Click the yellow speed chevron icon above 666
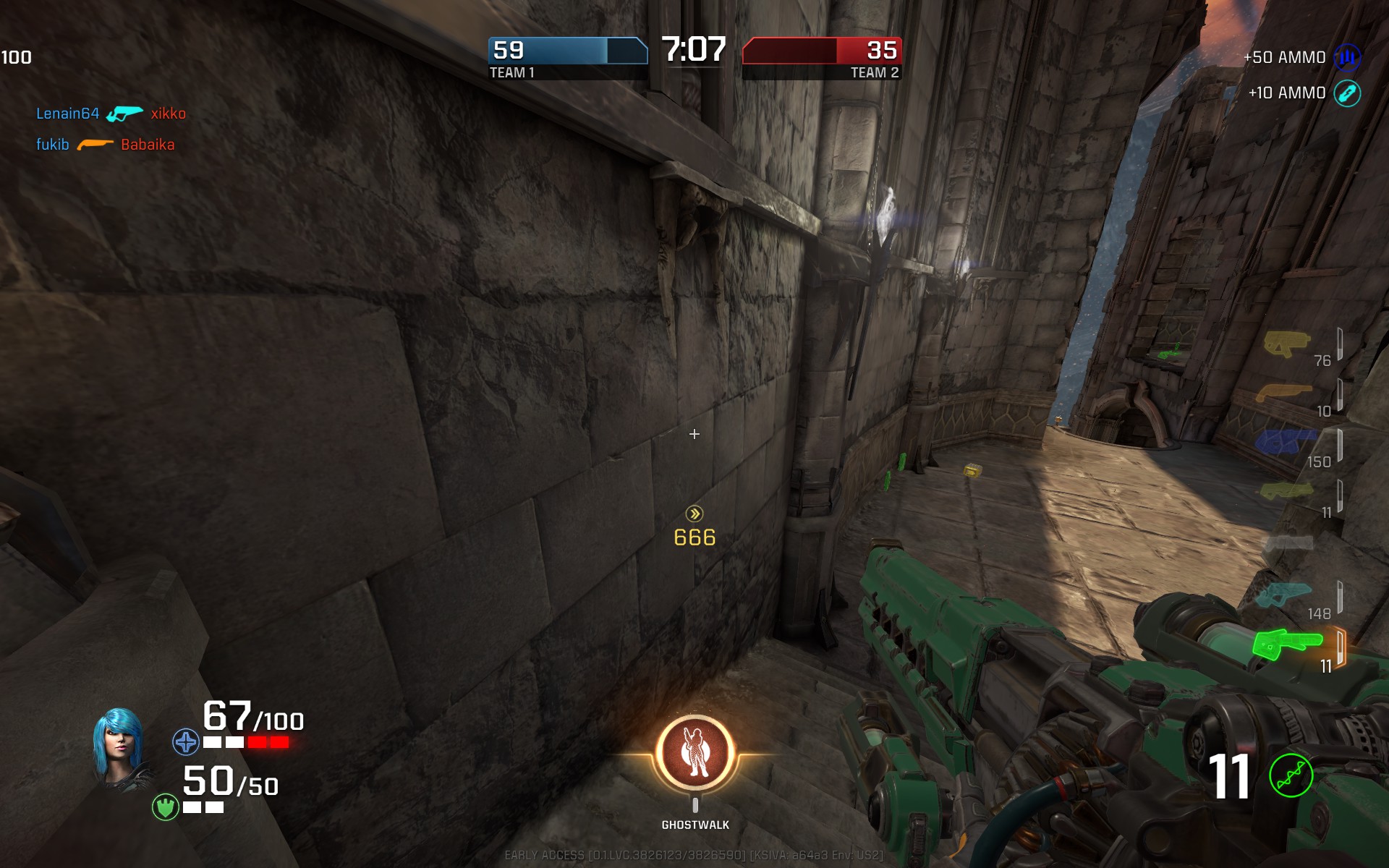The width and height of the screenshot is (1389, 868). tap(694, 514)
